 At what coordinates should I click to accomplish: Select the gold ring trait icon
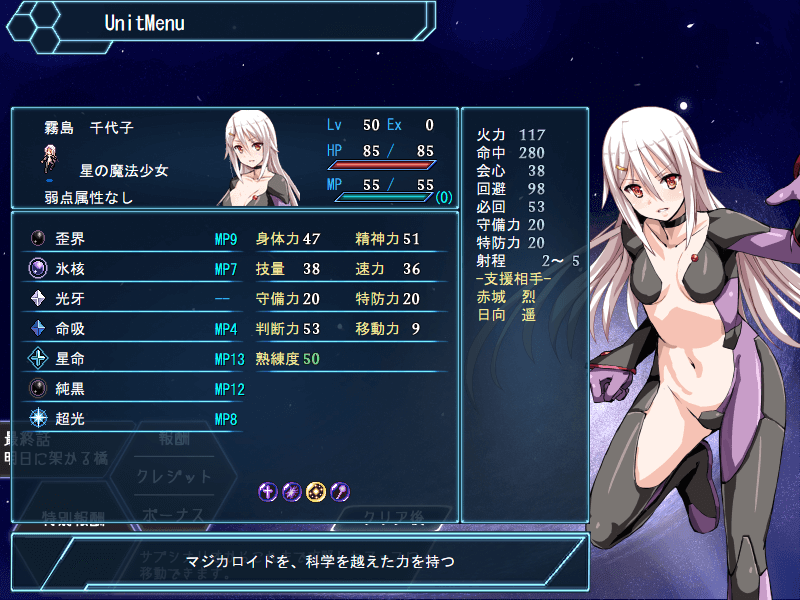coord(316,491)
